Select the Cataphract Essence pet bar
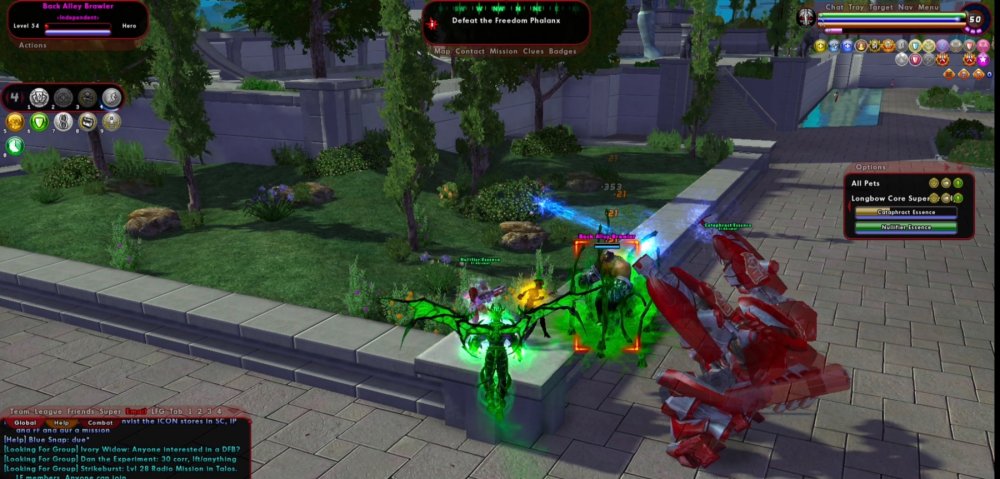 (903, 212)
